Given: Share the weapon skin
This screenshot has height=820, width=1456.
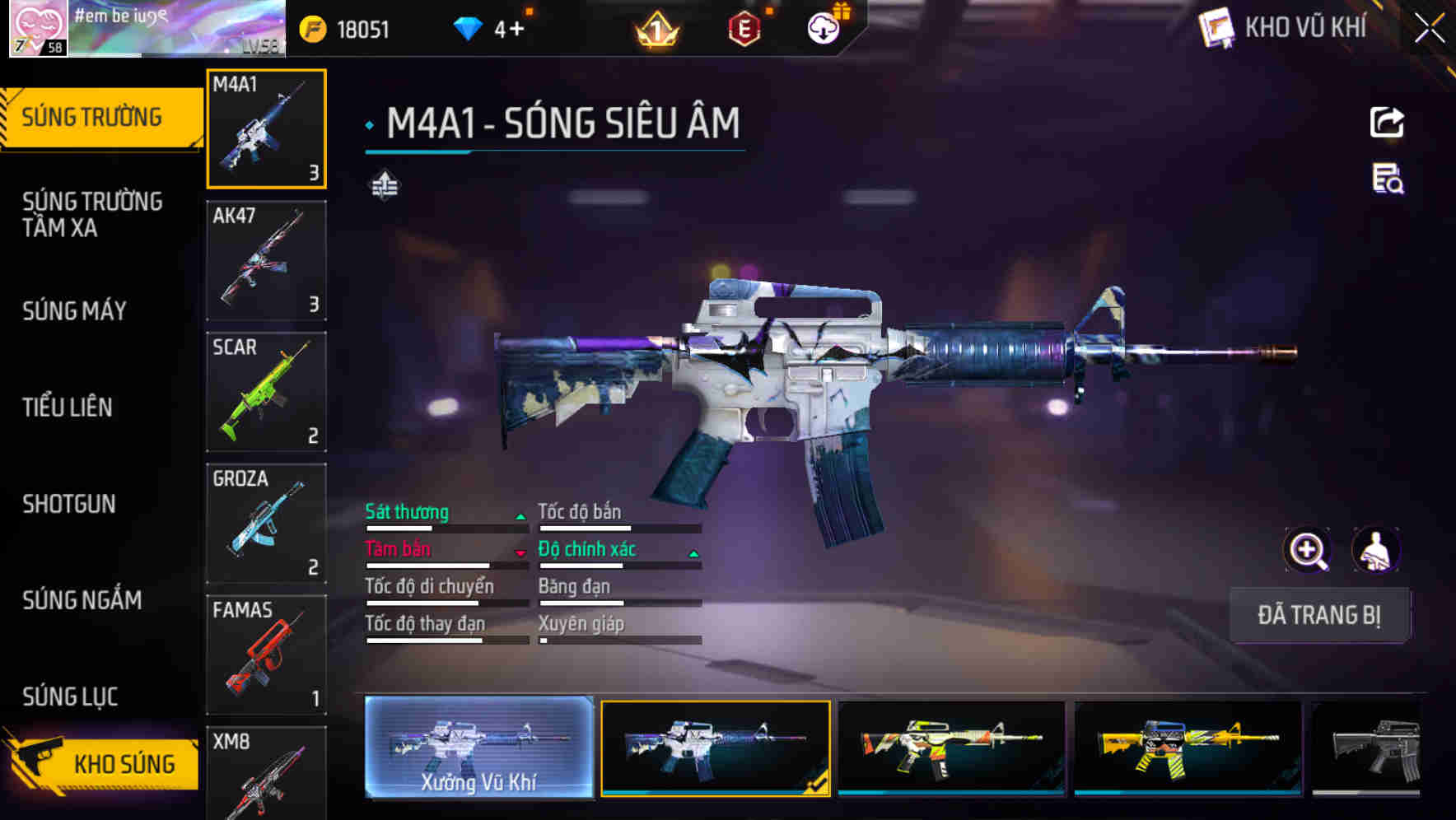Looking at the screenshot, I should (1387, 123).
